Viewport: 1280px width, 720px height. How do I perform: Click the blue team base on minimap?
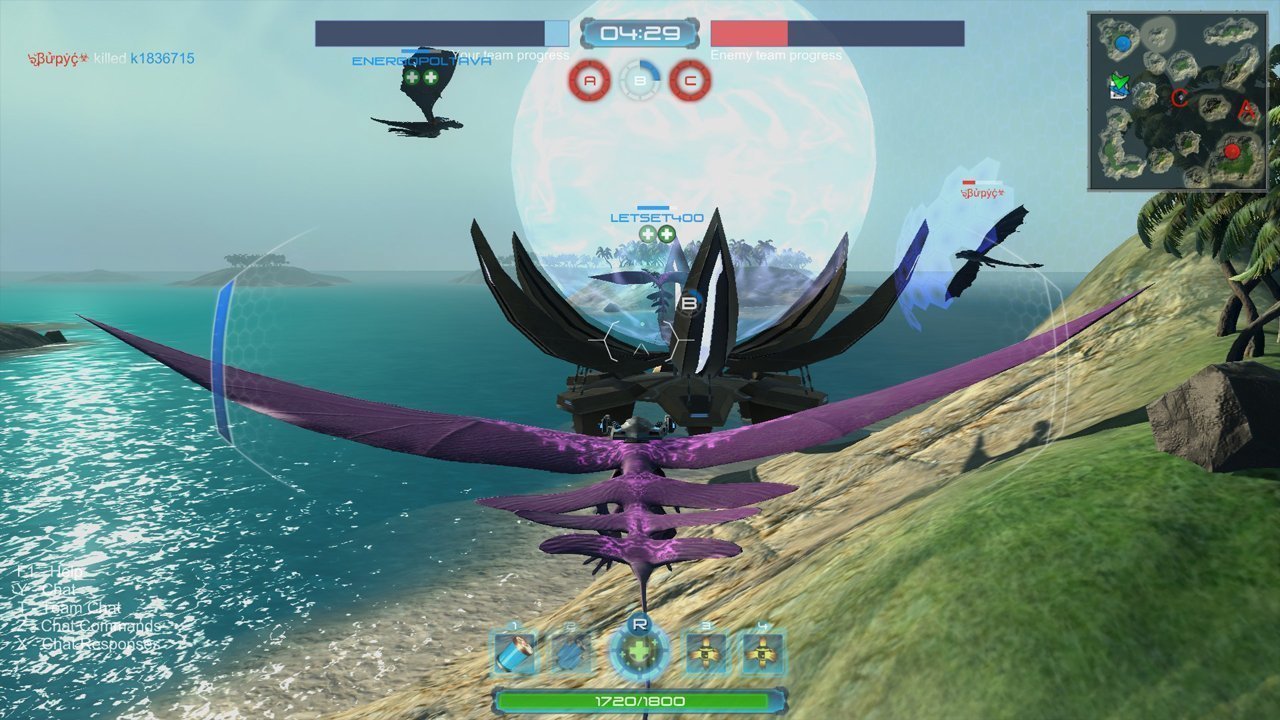1123,44
